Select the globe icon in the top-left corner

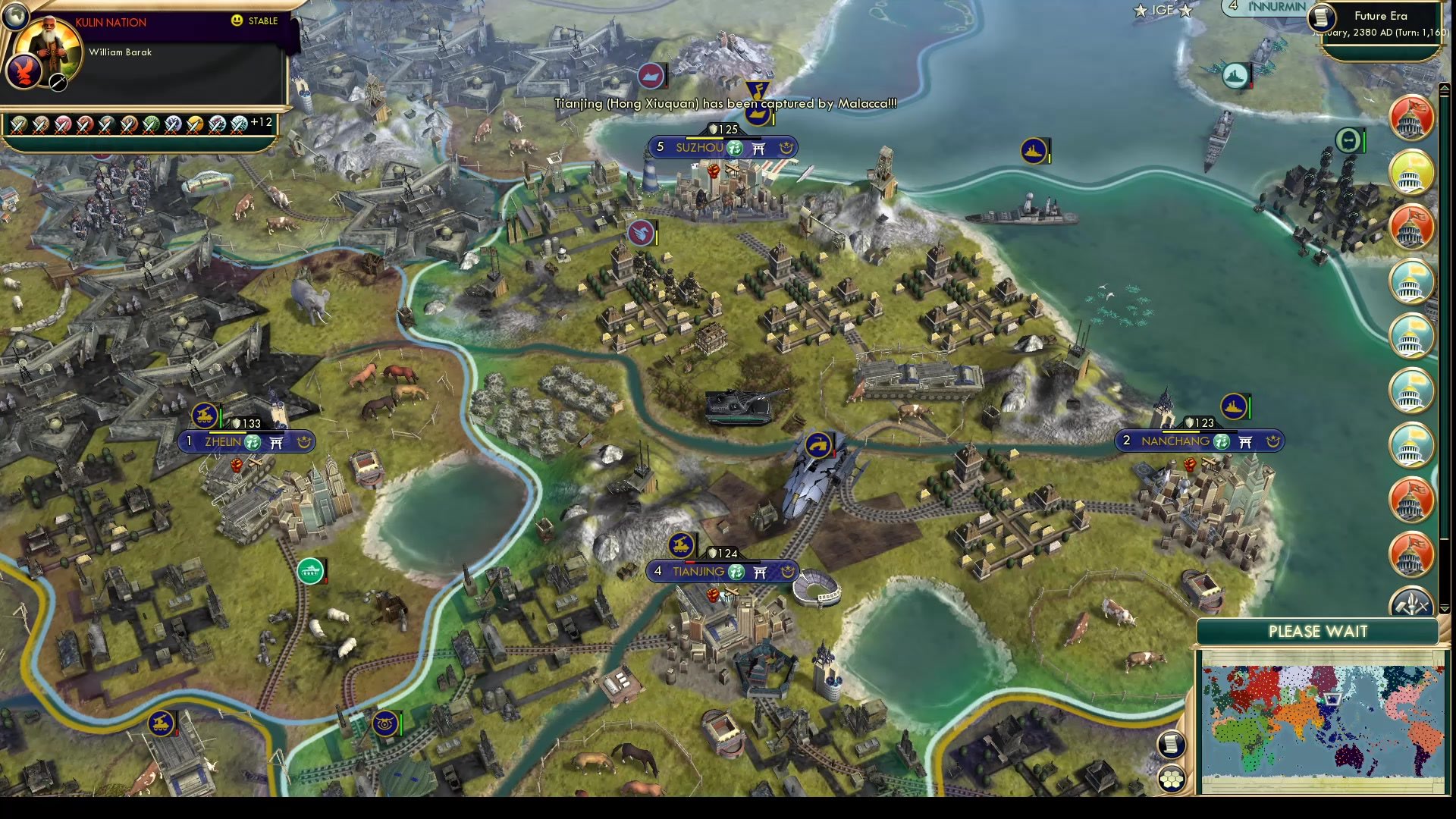coord(15,15)
